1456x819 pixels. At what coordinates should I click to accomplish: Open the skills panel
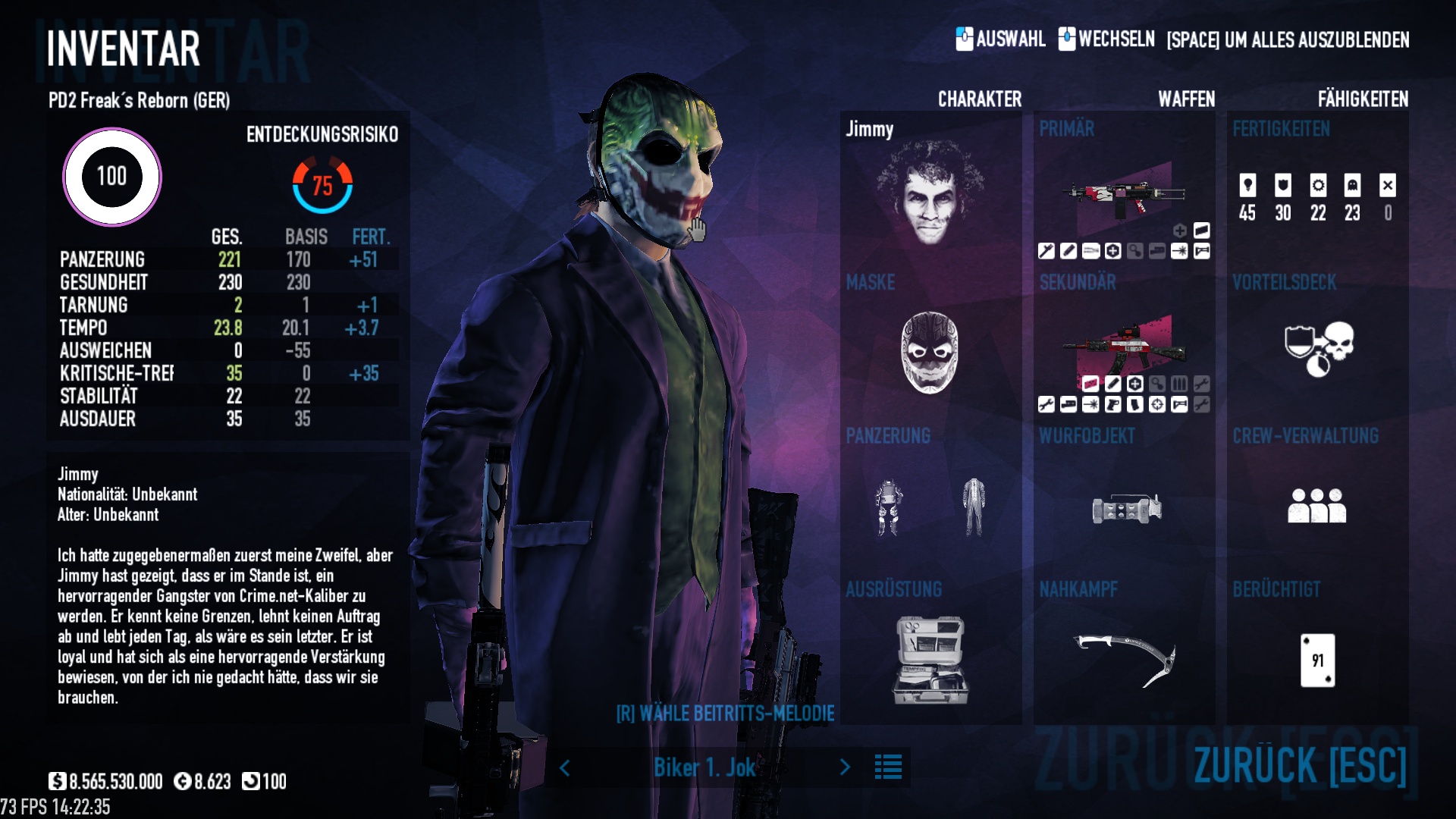[1317, 197]
